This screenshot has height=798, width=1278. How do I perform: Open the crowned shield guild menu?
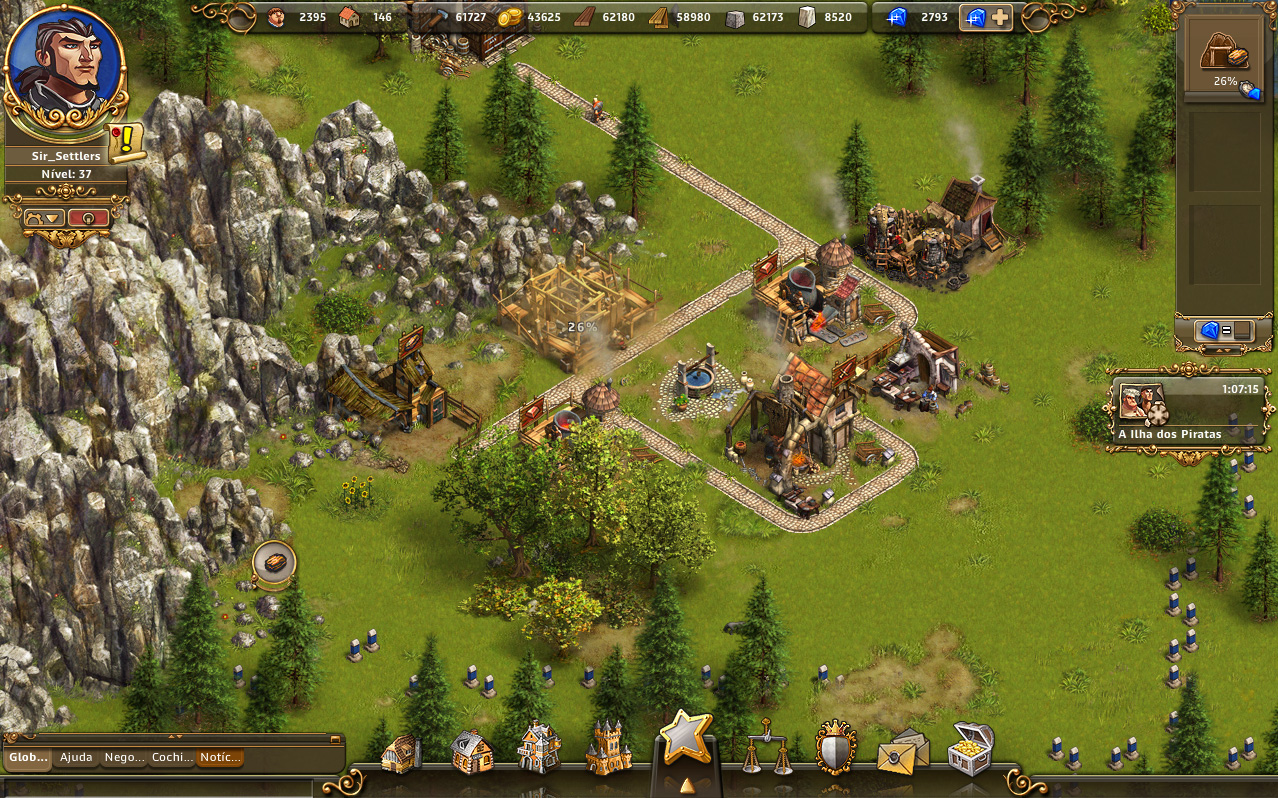point(836,748)
